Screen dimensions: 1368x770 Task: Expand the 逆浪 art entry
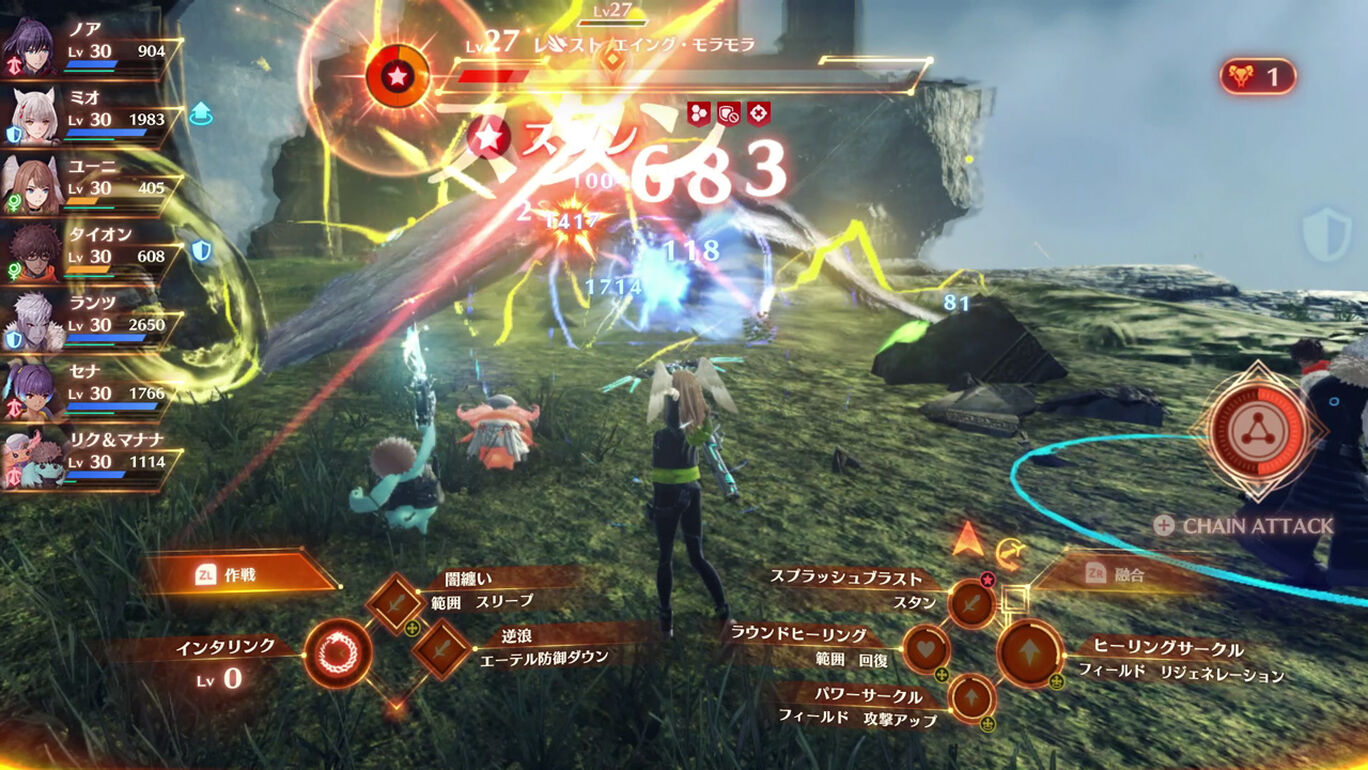coord(440,648)
